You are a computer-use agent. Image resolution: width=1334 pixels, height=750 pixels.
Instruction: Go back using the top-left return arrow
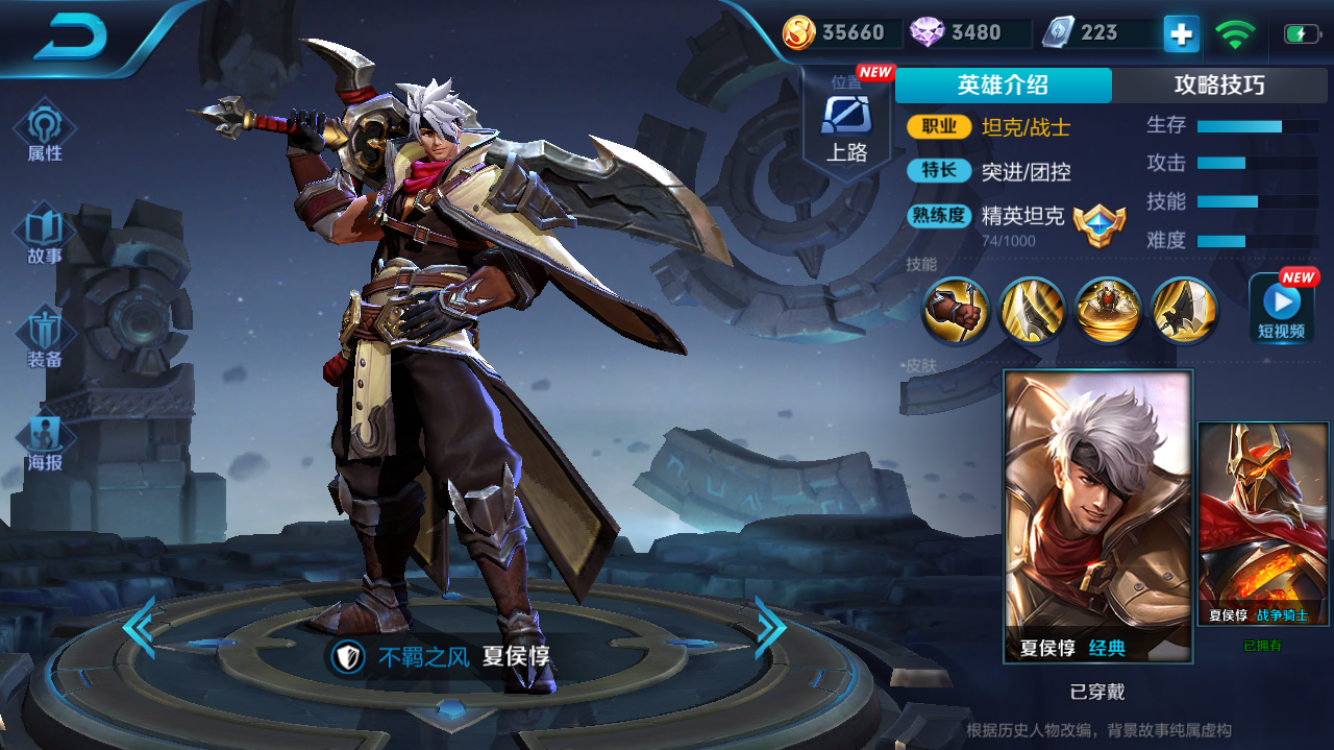[x=70, y=37]
